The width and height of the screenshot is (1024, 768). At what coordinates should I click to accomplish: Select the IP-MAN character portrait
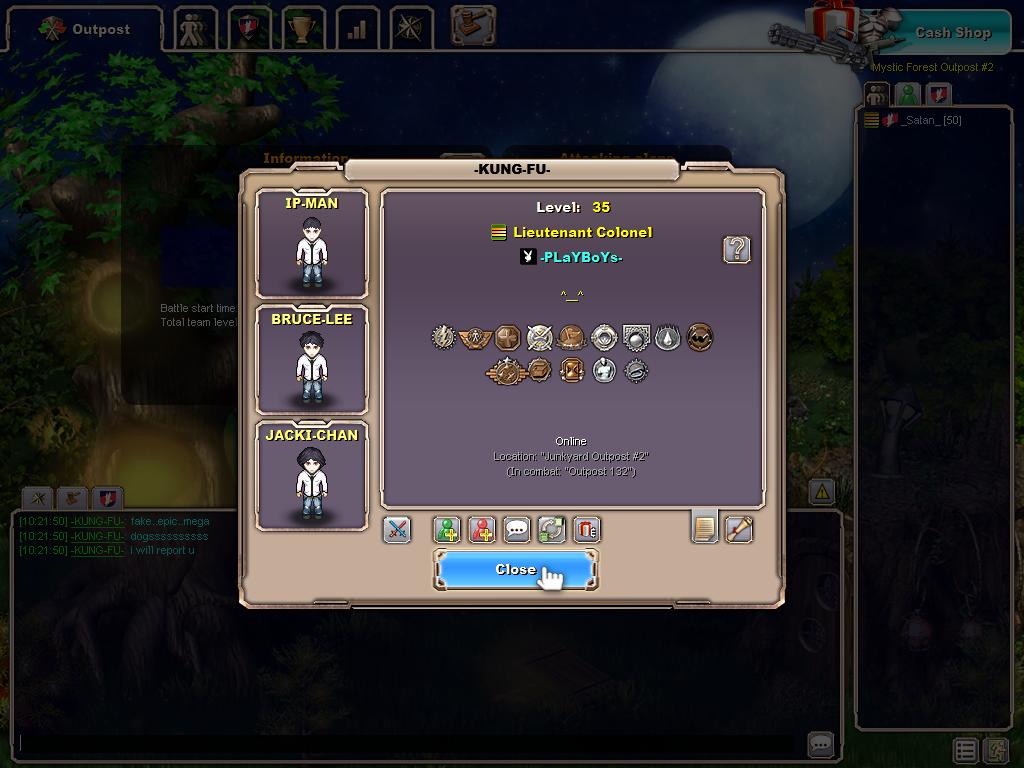coord(312,244)
